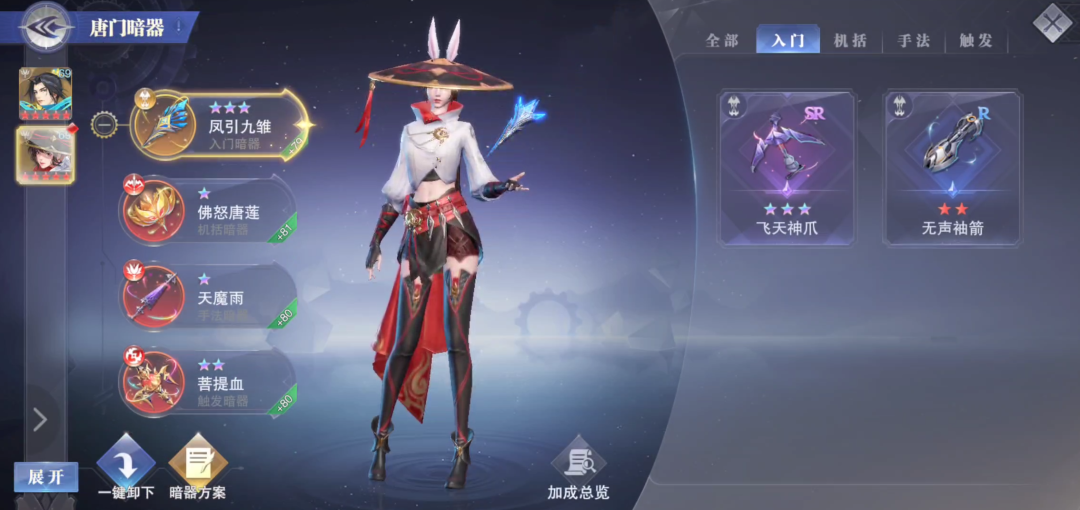Click the 展开 expand button
Screen dimensions: 1080x510
[x=46, y=477]
